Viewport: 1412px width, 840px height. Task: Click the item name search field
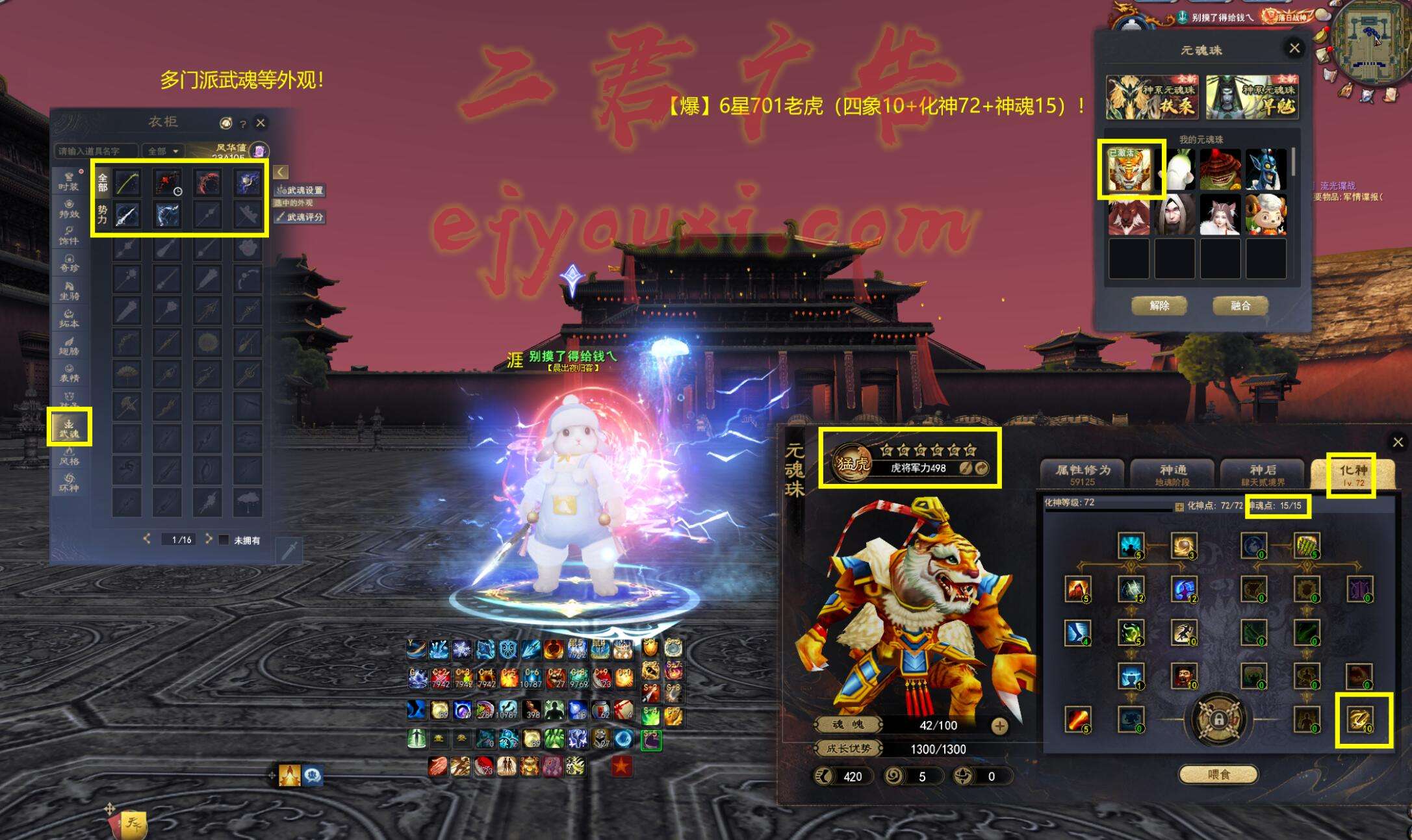click(95, 151)
